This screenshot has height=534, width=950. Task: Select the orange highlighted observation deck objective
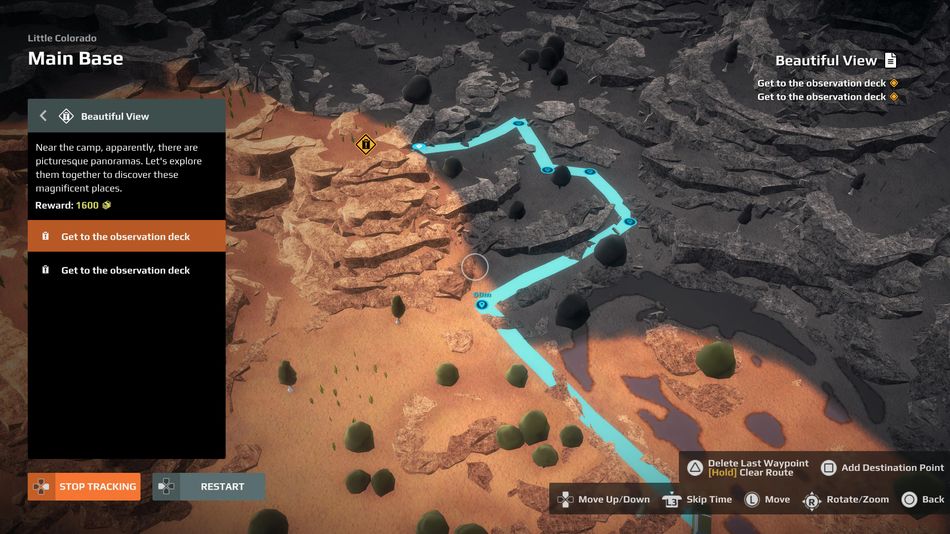pos(126,237)
